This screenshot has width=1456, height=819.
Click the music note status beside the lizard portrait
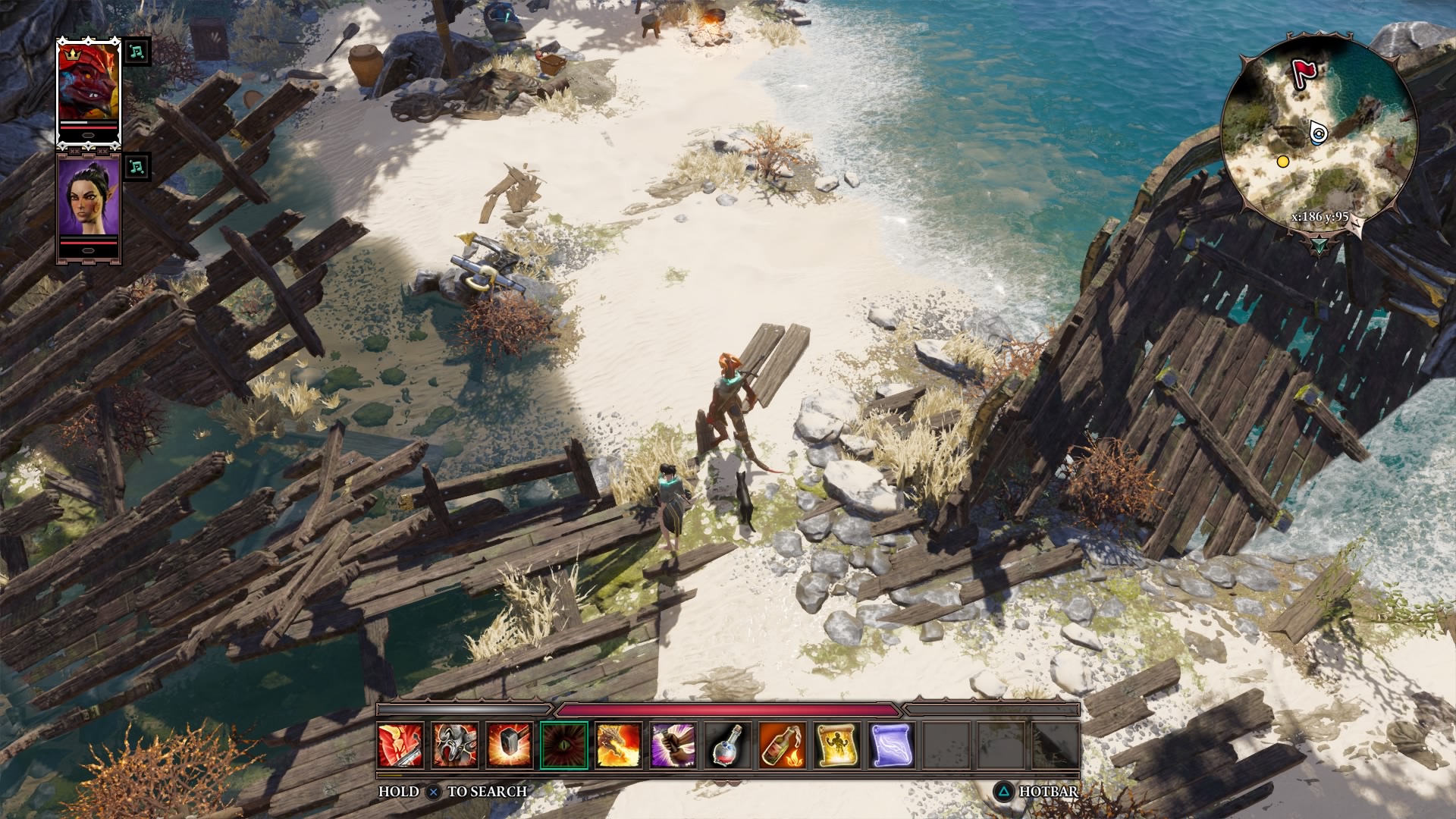pyautogui.click(x=136, y=52)
